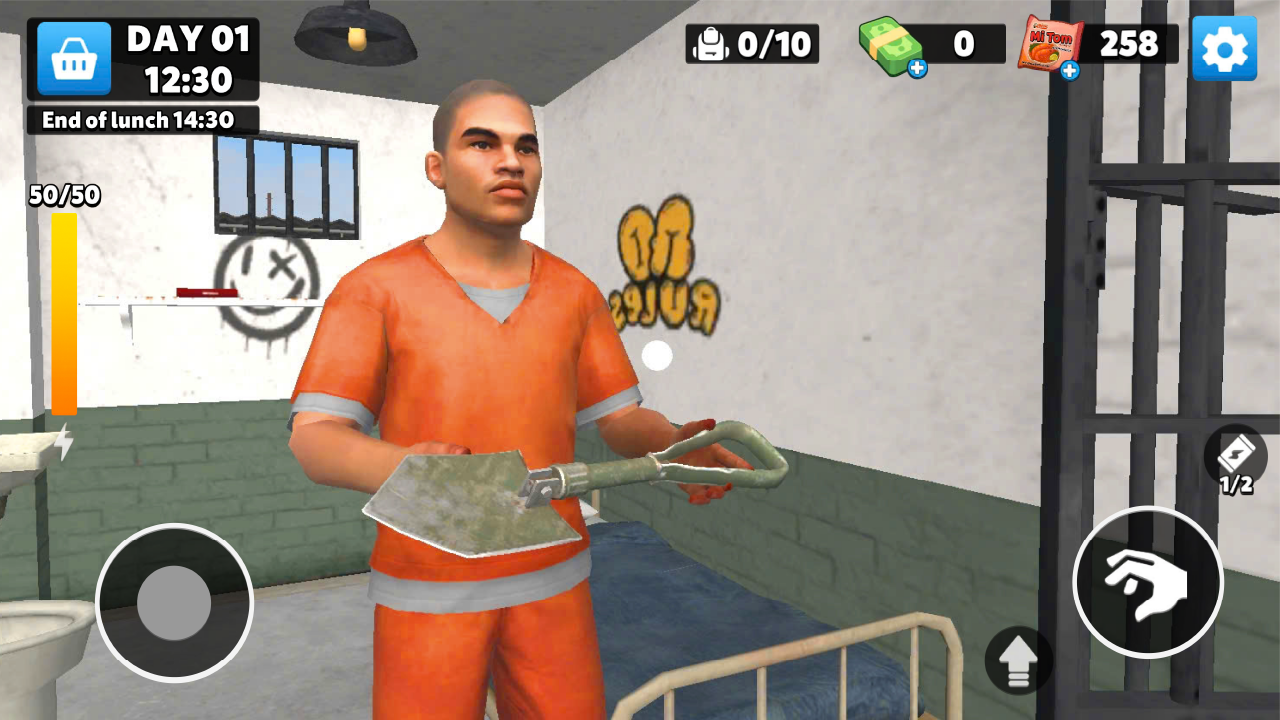Tap the up-arrow jump button
1280x720 pixels.
pos(1019,660)
